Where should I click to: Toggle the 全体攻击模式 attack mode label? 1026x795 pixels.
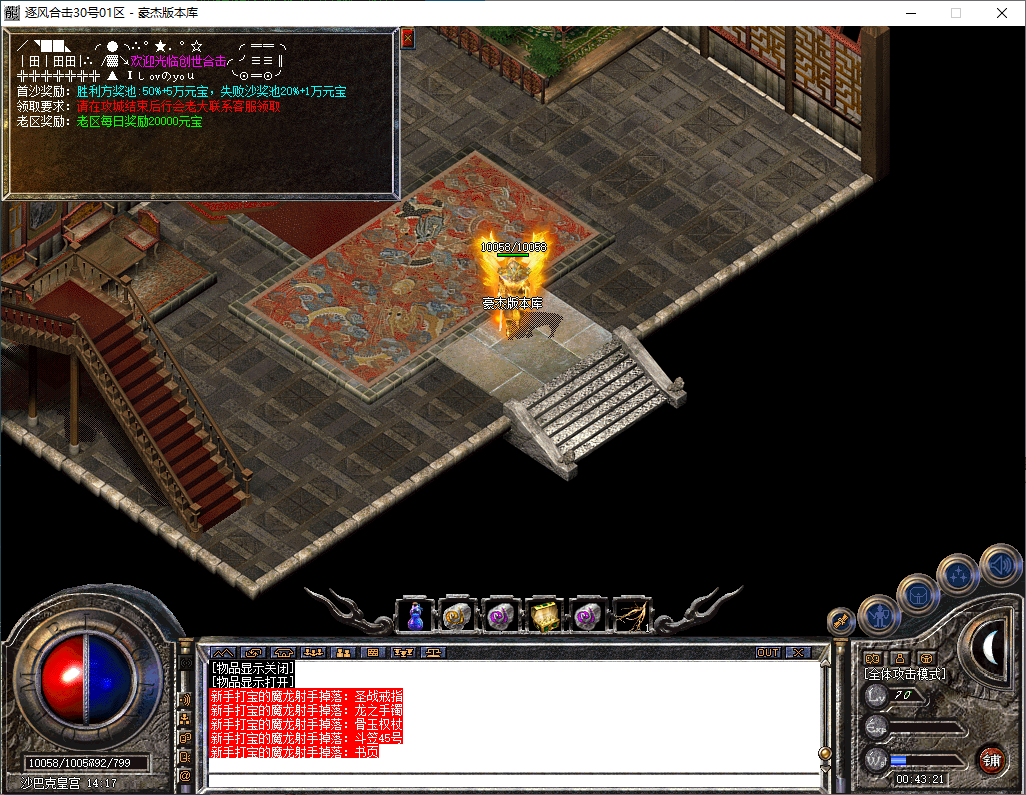point(904,675)
